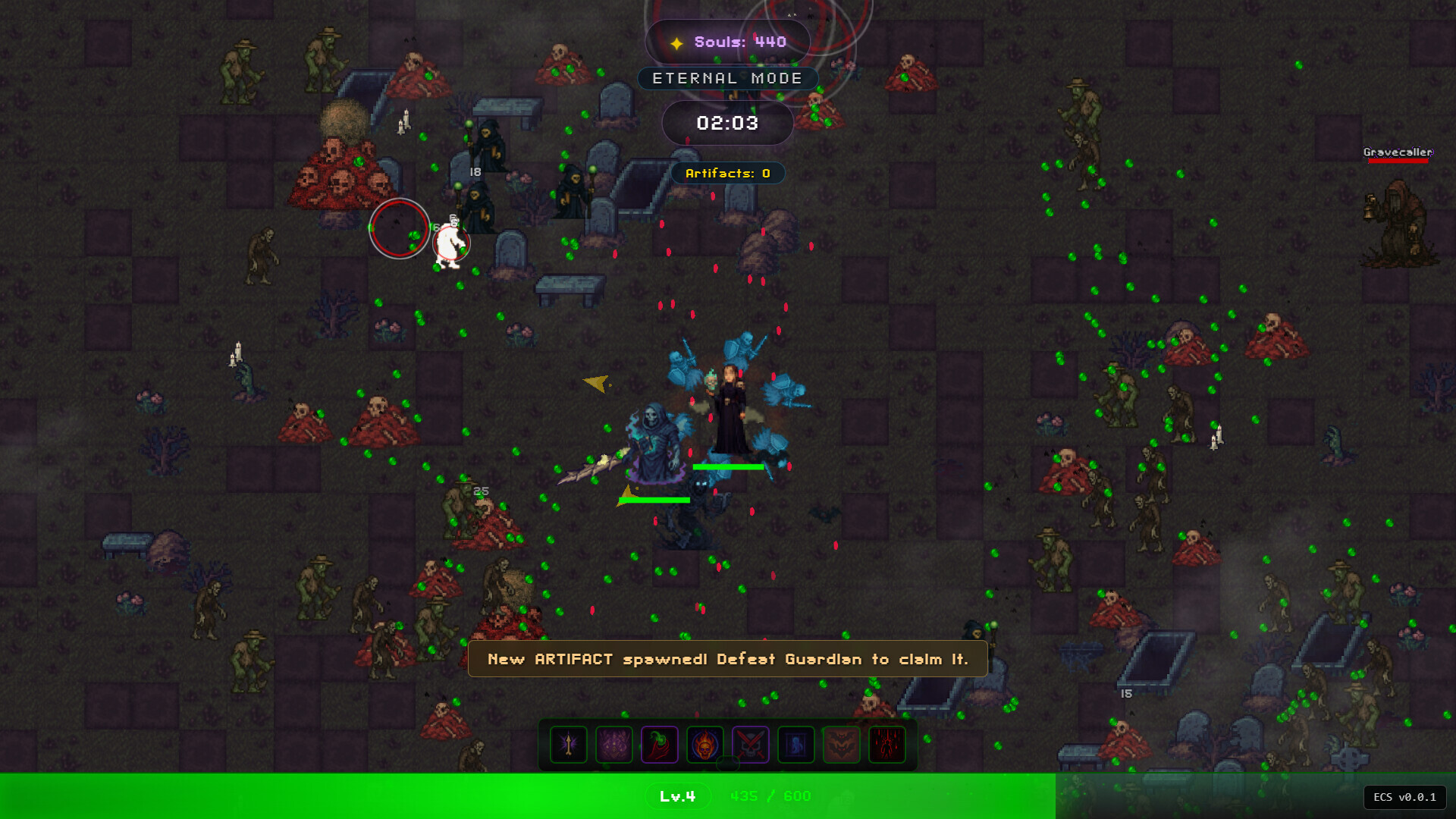This screenshot has width=1456, height=819.
Task: Select the bone arrow ability icon
Action: coord(569,745)
